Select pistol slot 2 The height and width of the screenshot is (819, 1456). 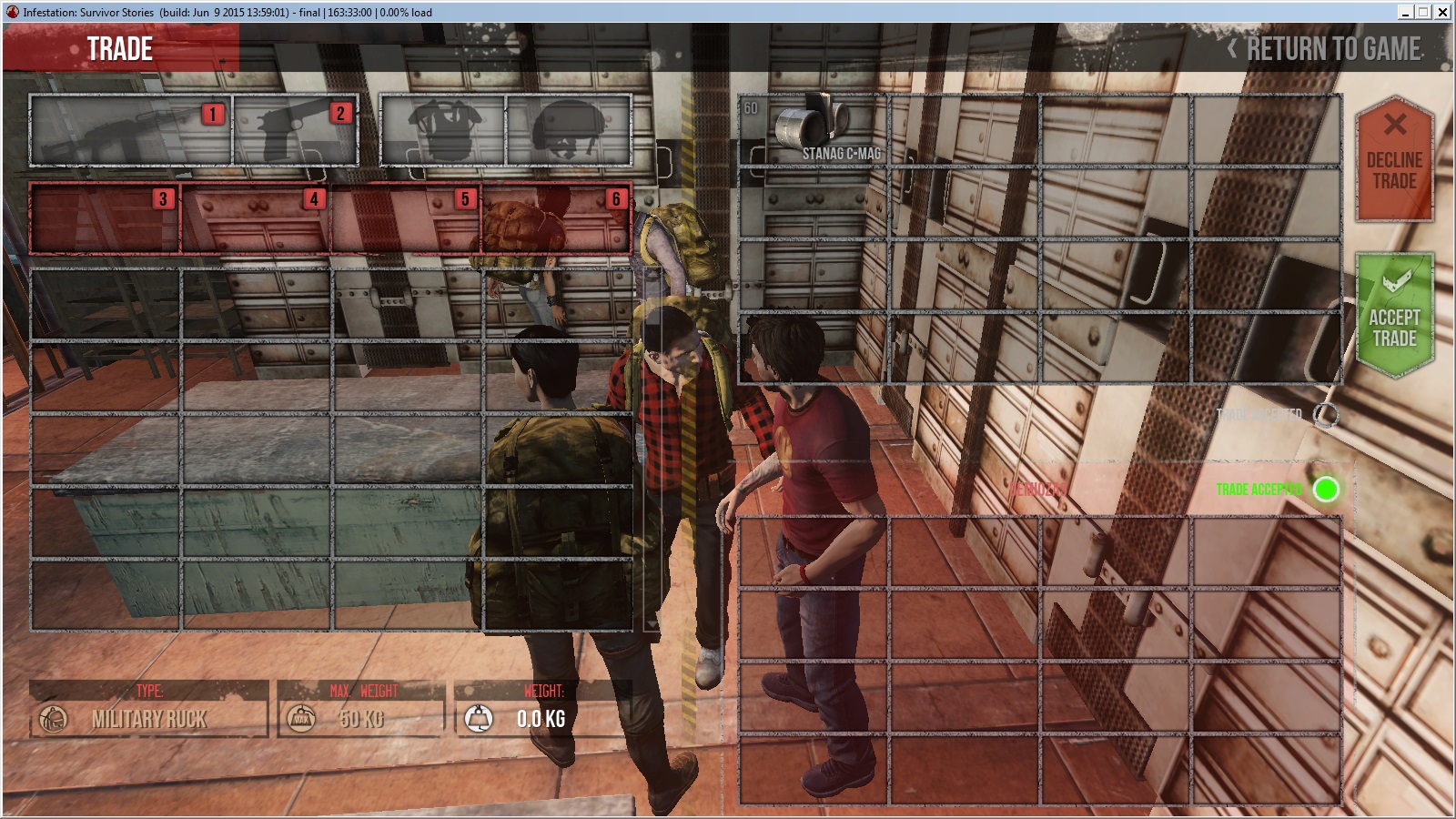295,130
